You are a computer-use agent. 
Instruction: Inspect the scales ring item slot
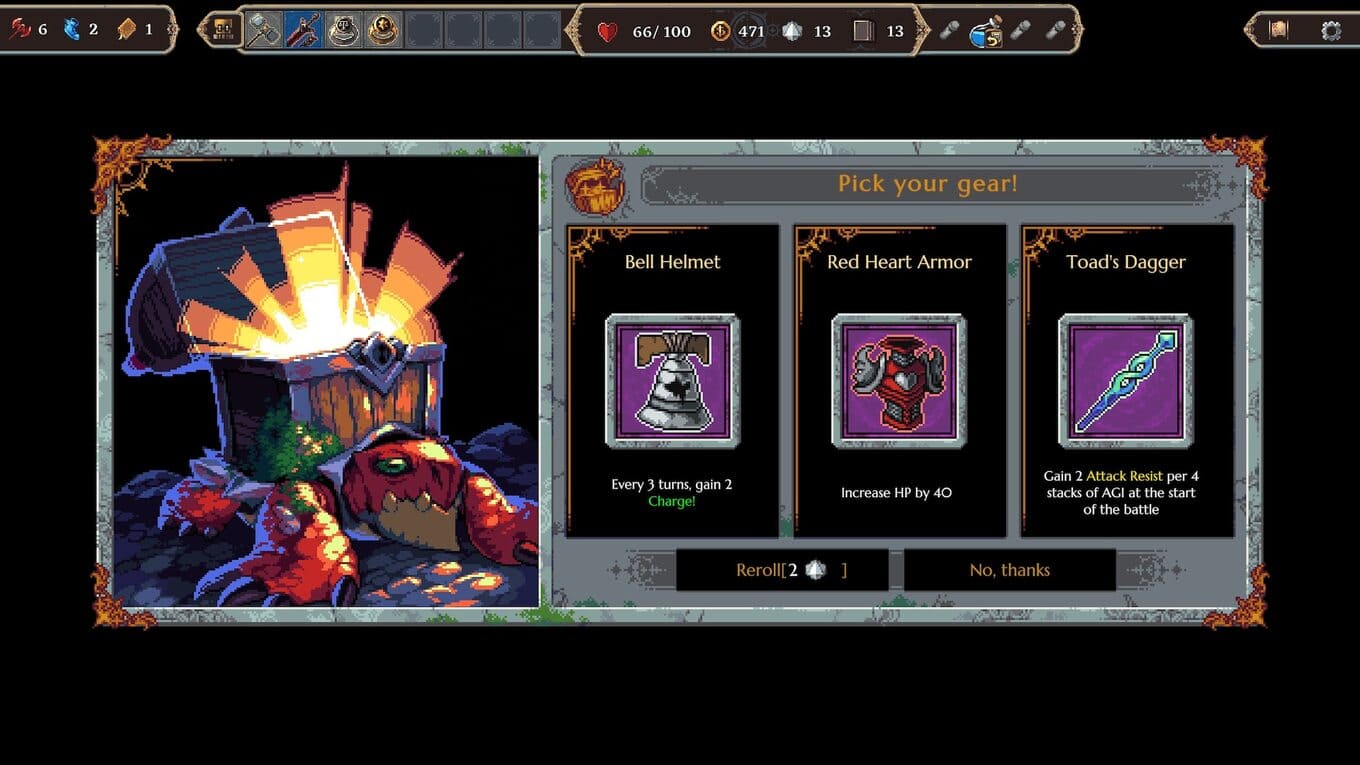coord(343,30)
